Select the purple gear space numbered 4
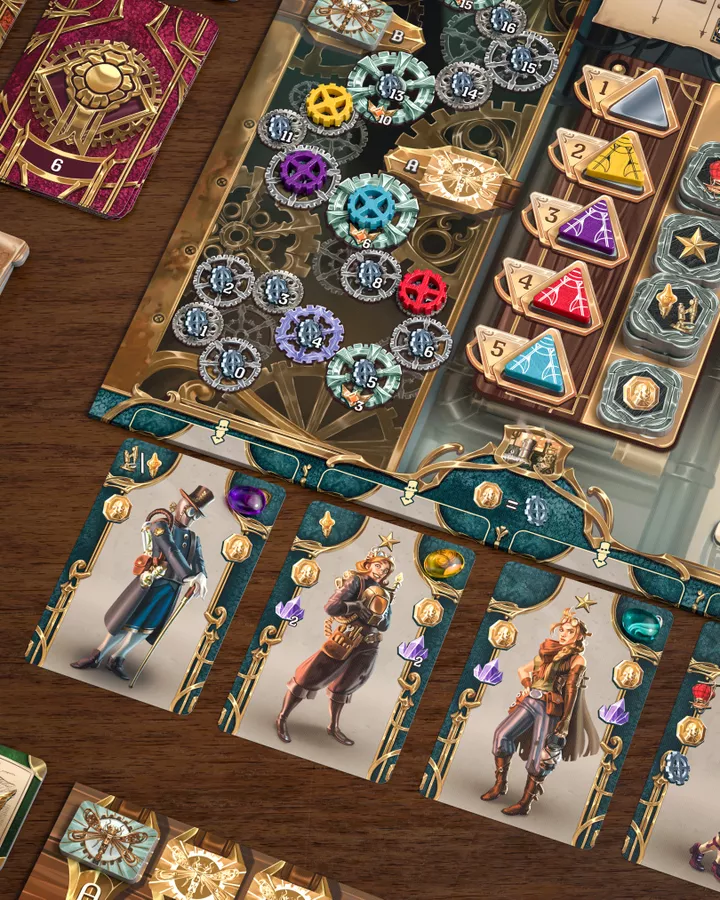This screenshot has width=720, height=900. pyautogui.click(x=310, y=335)
